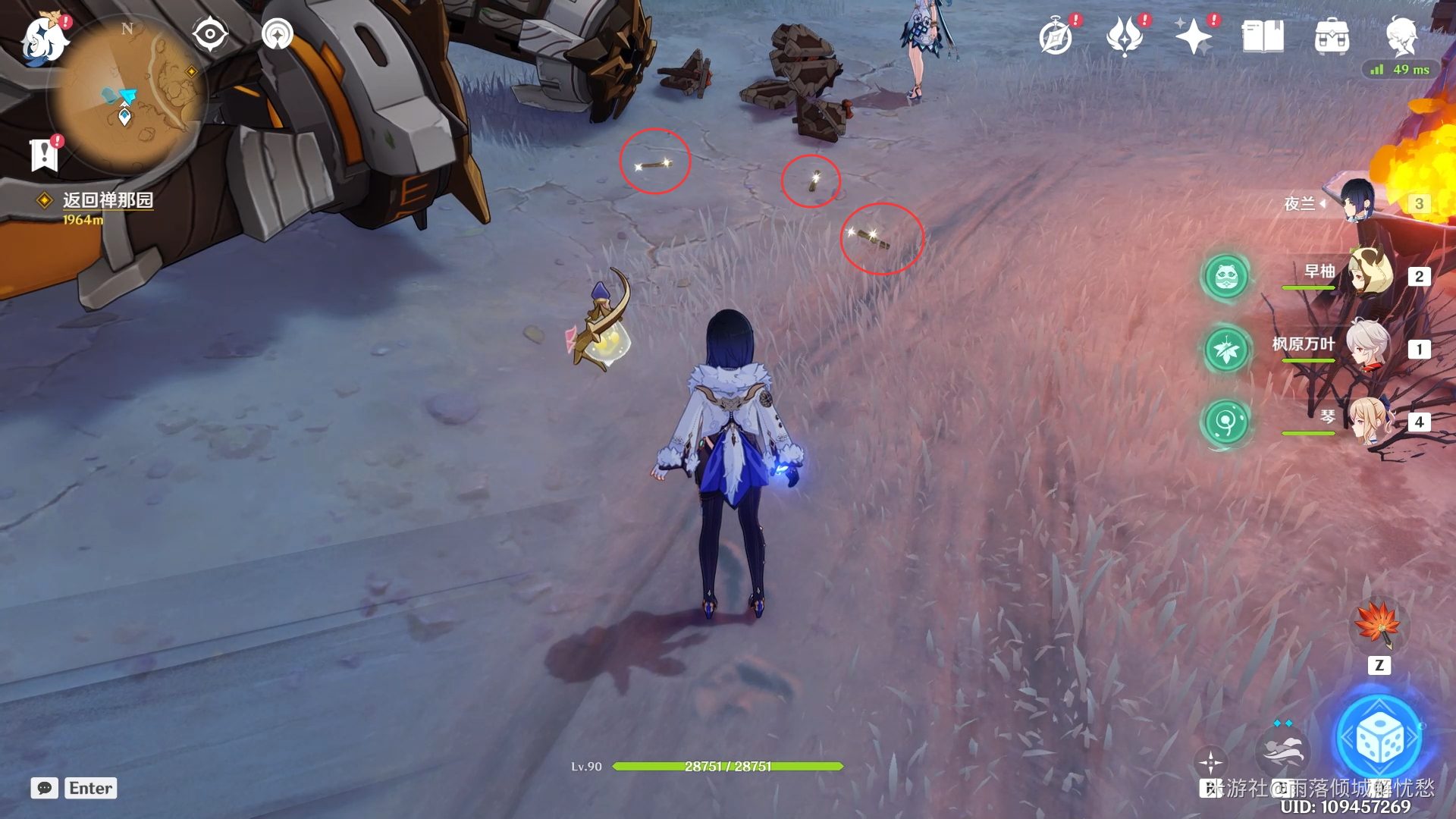The image size is (1456, 819).
Task: Click the sprint dash button
Action: click(1282, 749)
